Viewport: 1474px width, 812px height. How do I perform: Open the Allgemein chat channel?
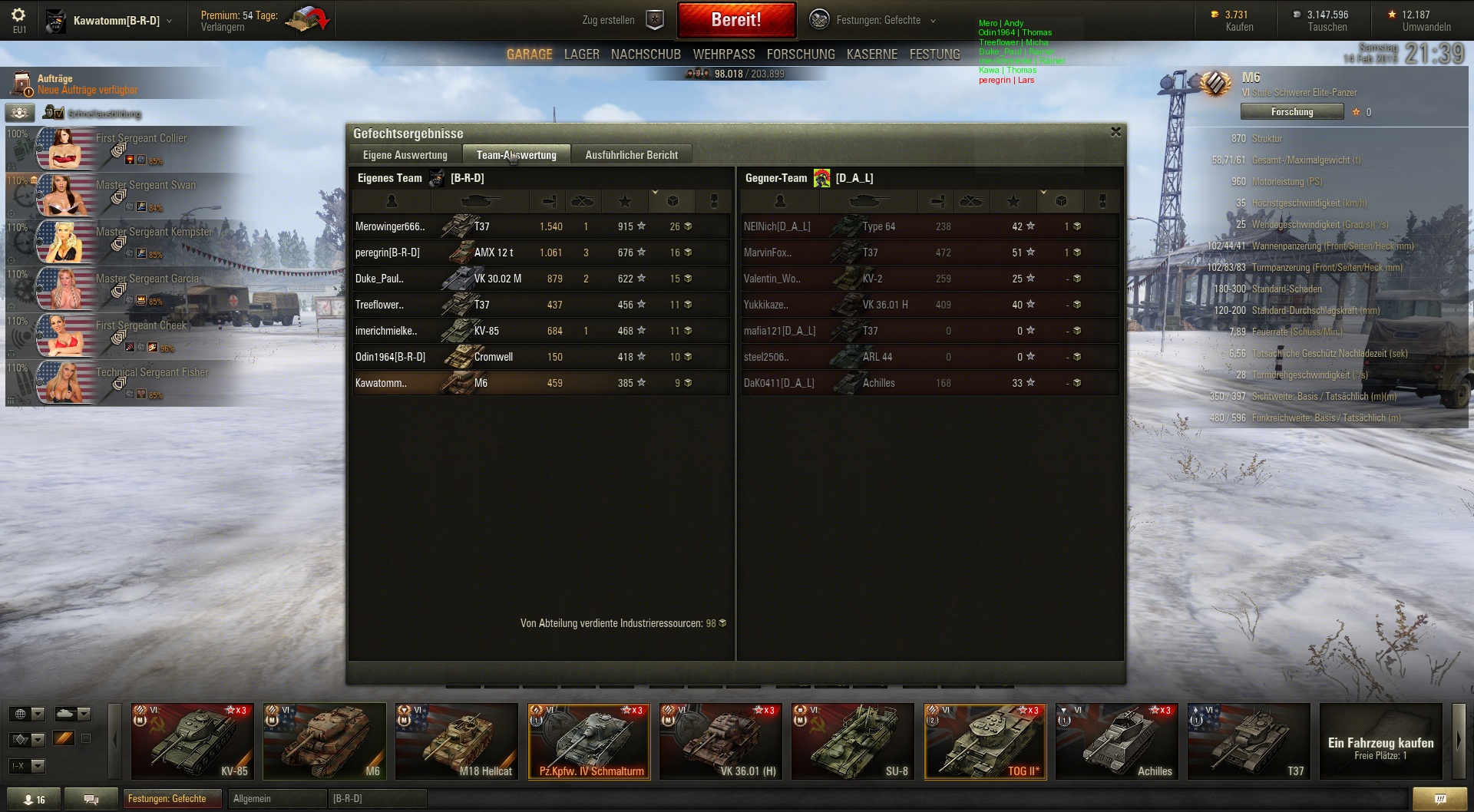coord(276,799)
